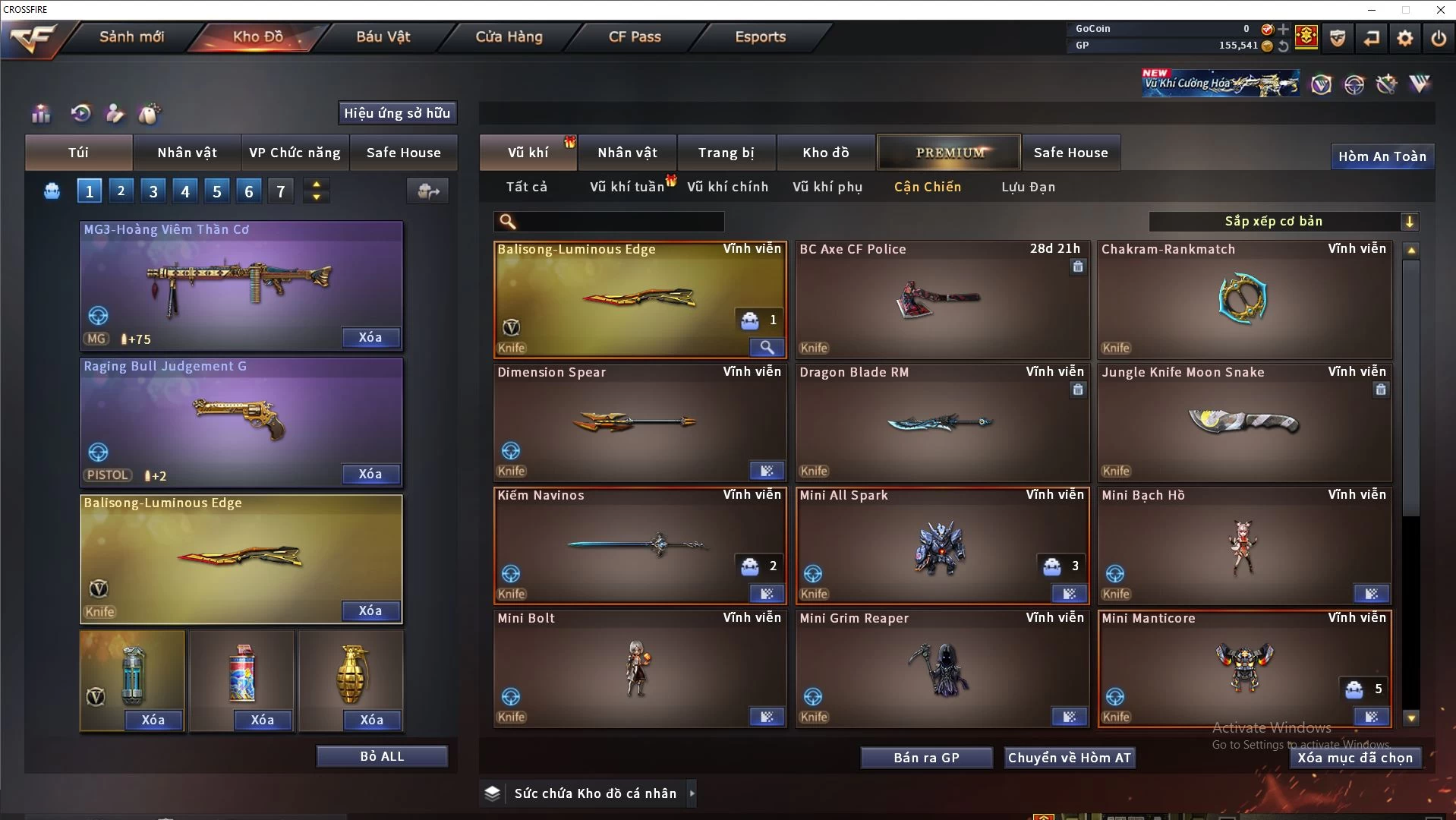The width and height of the screenshot is (1456, 820).
Task: Choose Chuyển về Hòm AT
Action: point(1070,758)
